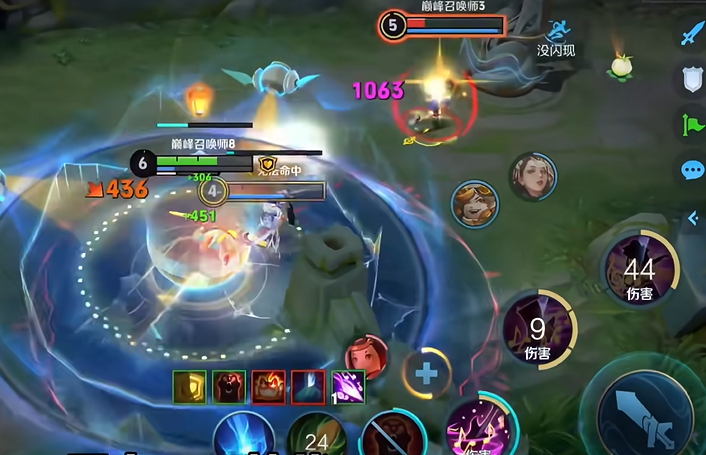Open the blue chat bubble
Viewport: 706px width, 455px height.
coord(692,170)
